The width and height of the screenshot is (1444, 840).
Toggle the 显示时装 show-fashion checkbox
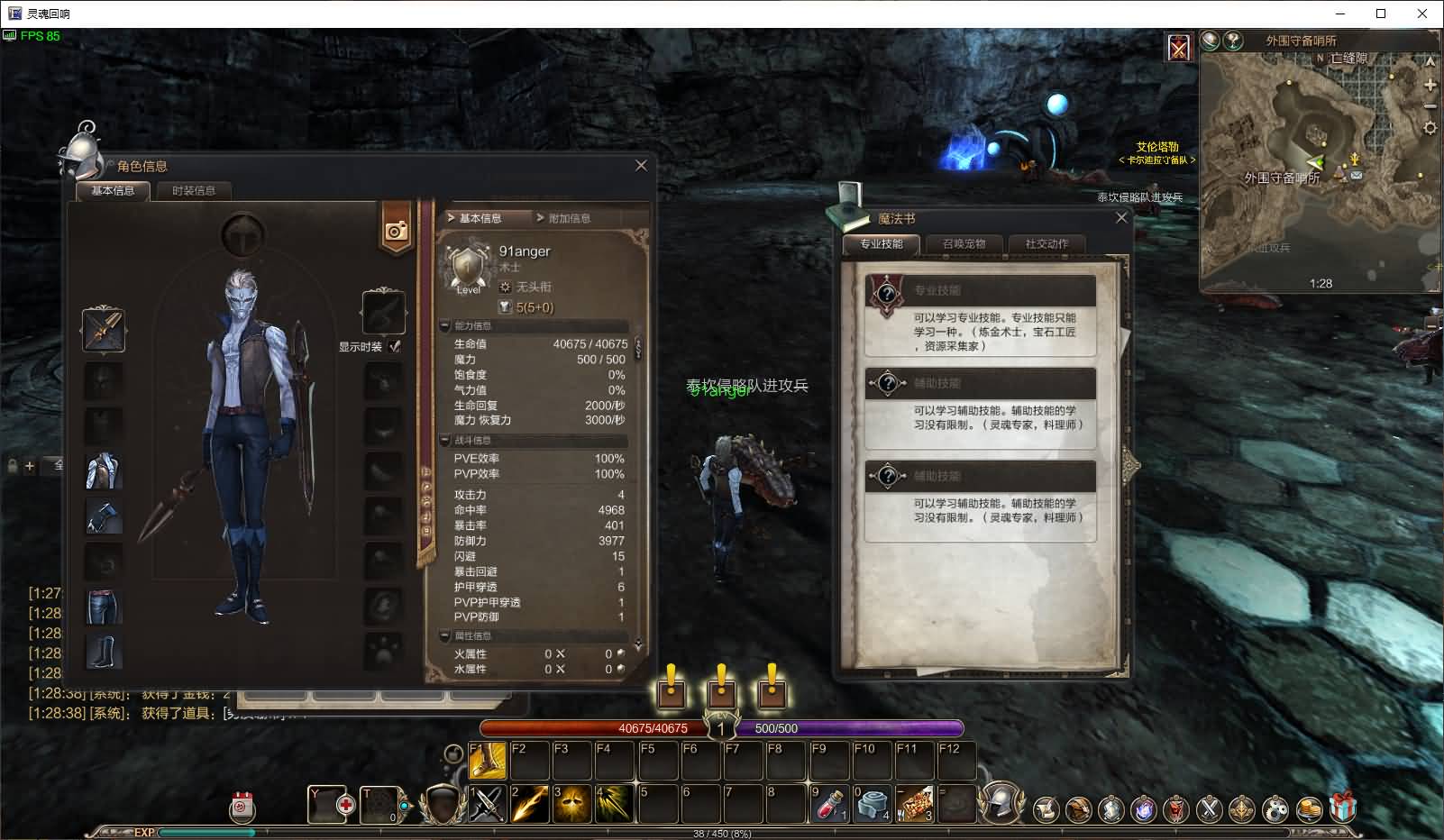[x=394, y=346]
